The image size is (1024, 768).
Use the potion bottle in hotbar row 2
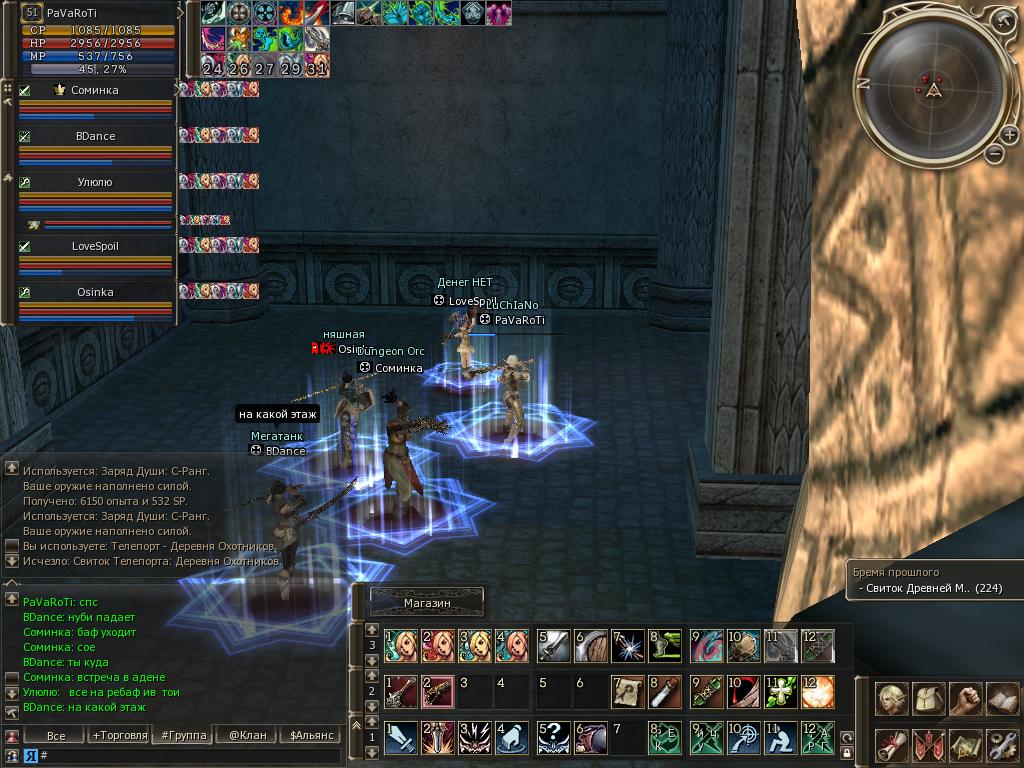coord(666,691)
